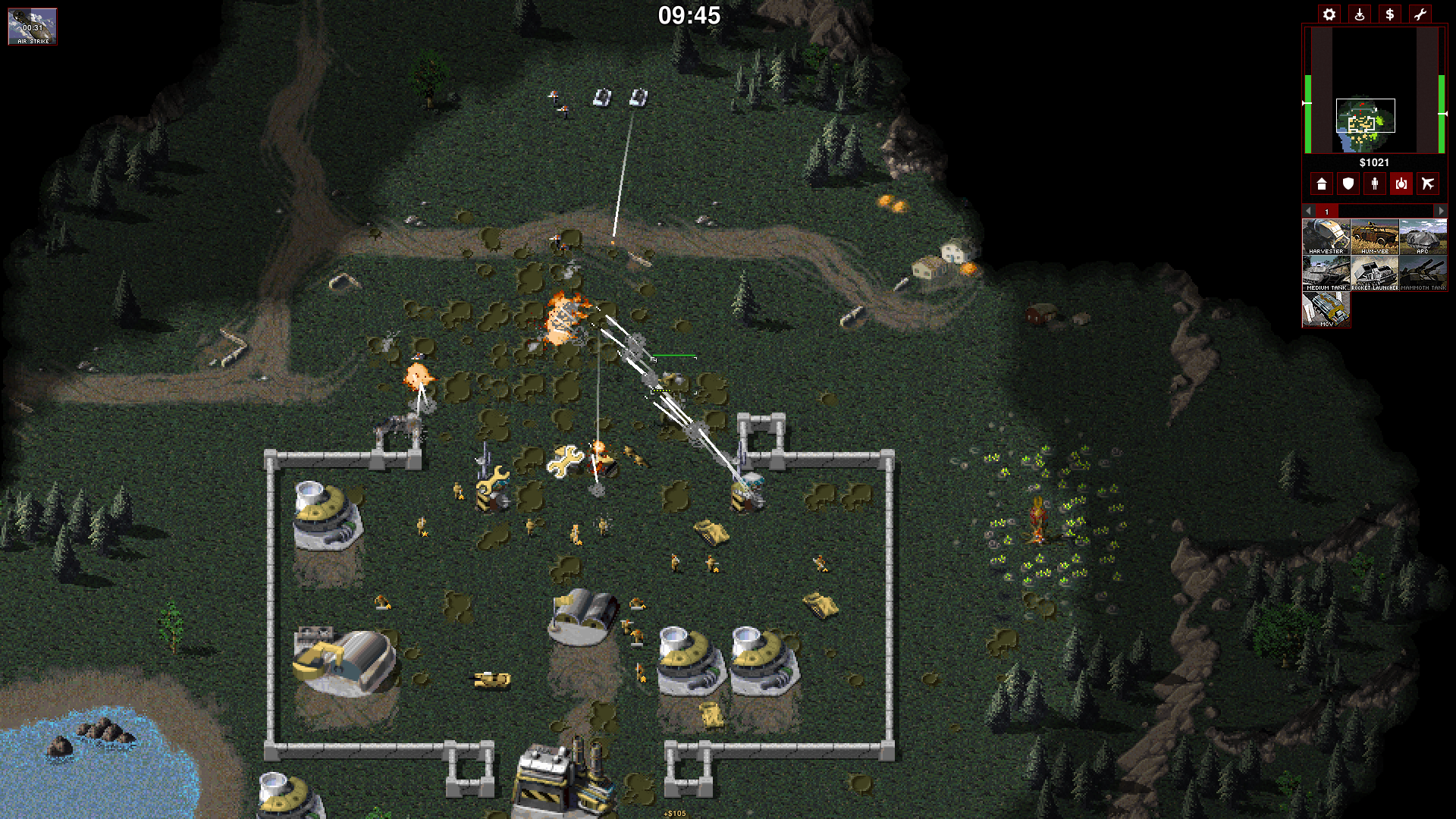Select the APC build icon

tap(1423, 237)
